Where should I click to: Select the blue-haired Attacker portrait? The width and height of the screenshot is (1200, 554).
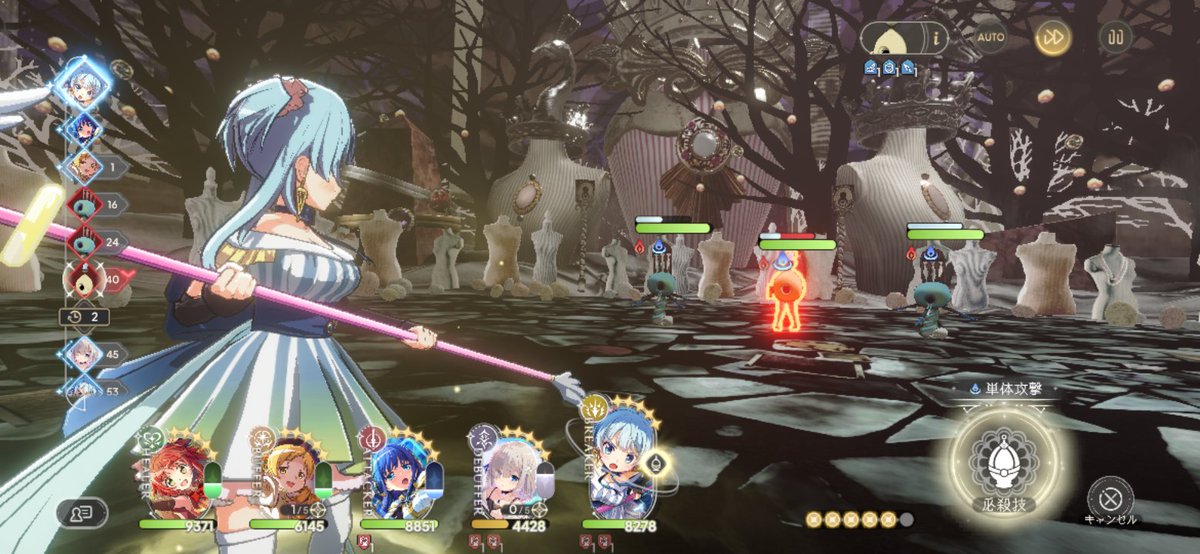click(397, 472)
